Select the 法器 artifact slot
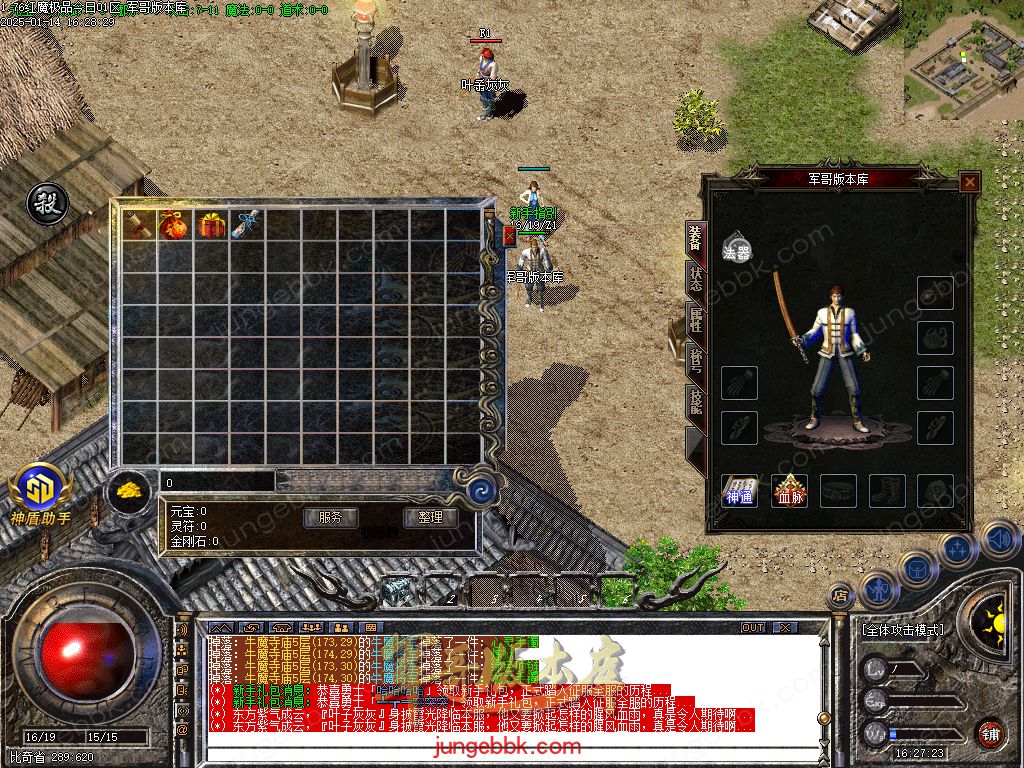Image resolution: width=1024 pixels, height=768 pixels. pyautogui.click(x=737, y=247)
